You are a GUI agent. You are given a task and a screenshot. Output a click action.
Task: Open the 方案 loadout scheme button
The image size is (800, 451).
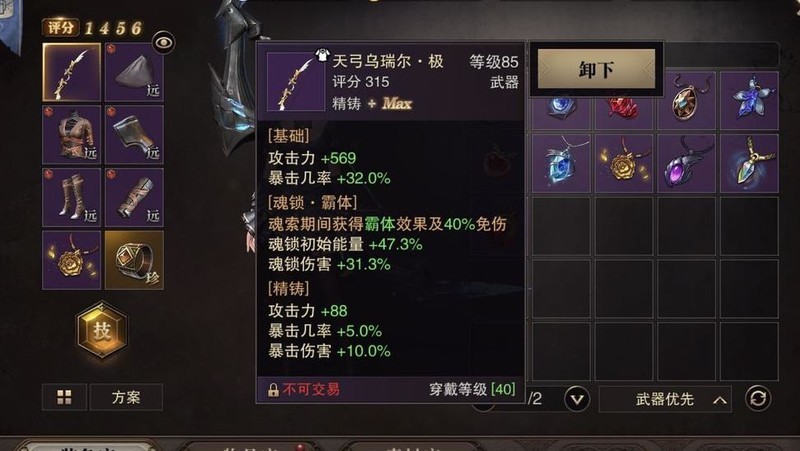pyautogui.click(x=126, y=397)
